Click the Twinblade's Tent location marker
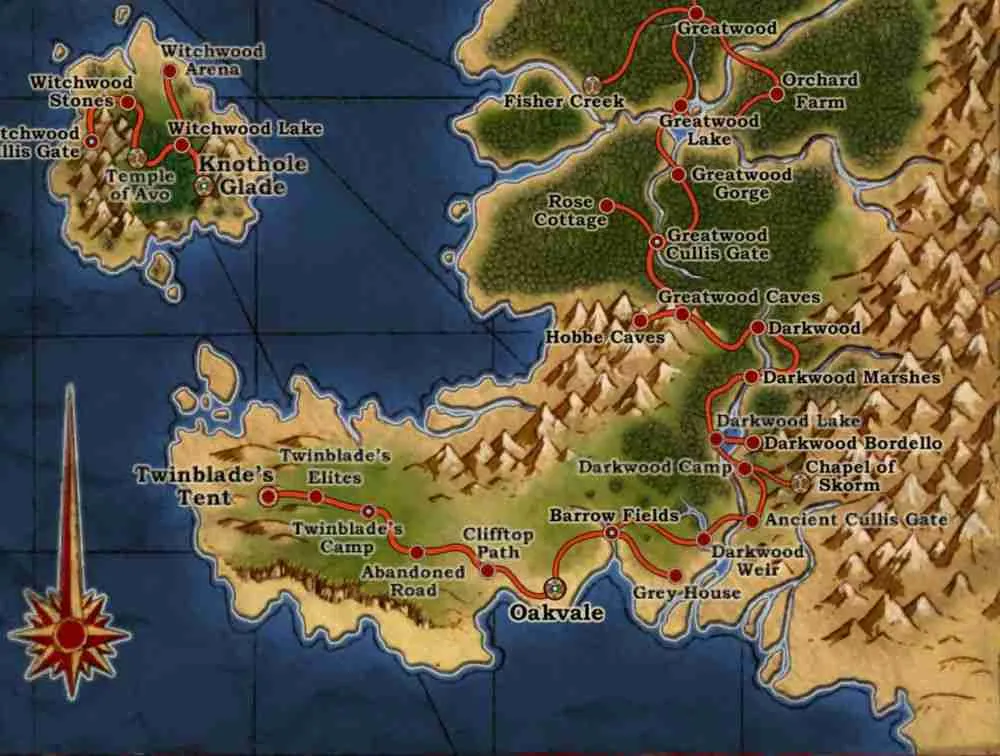The height and width of the screenshot is (756, 1000). 268,496
